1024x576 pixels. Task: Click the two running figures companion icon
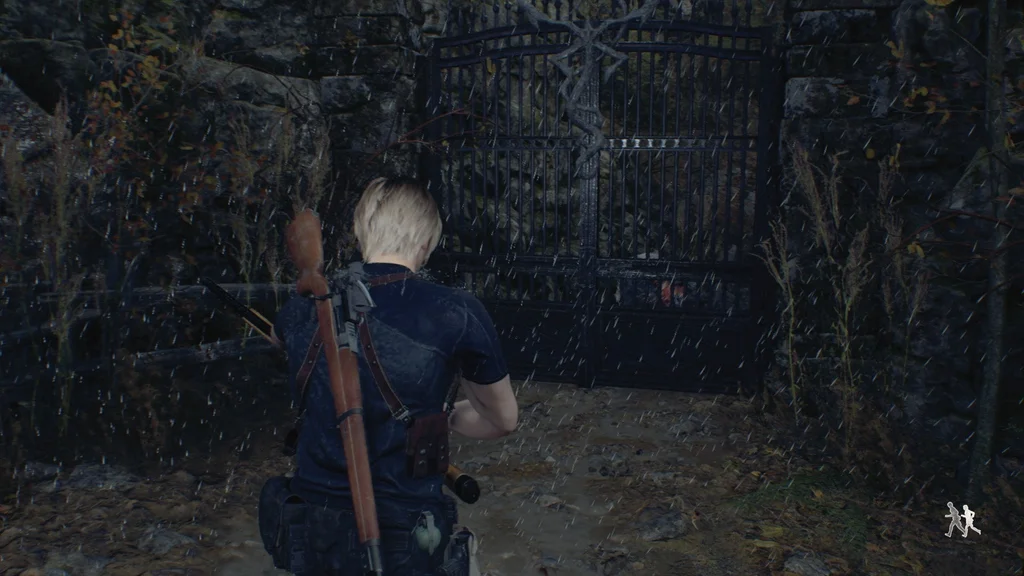point(962,520)
